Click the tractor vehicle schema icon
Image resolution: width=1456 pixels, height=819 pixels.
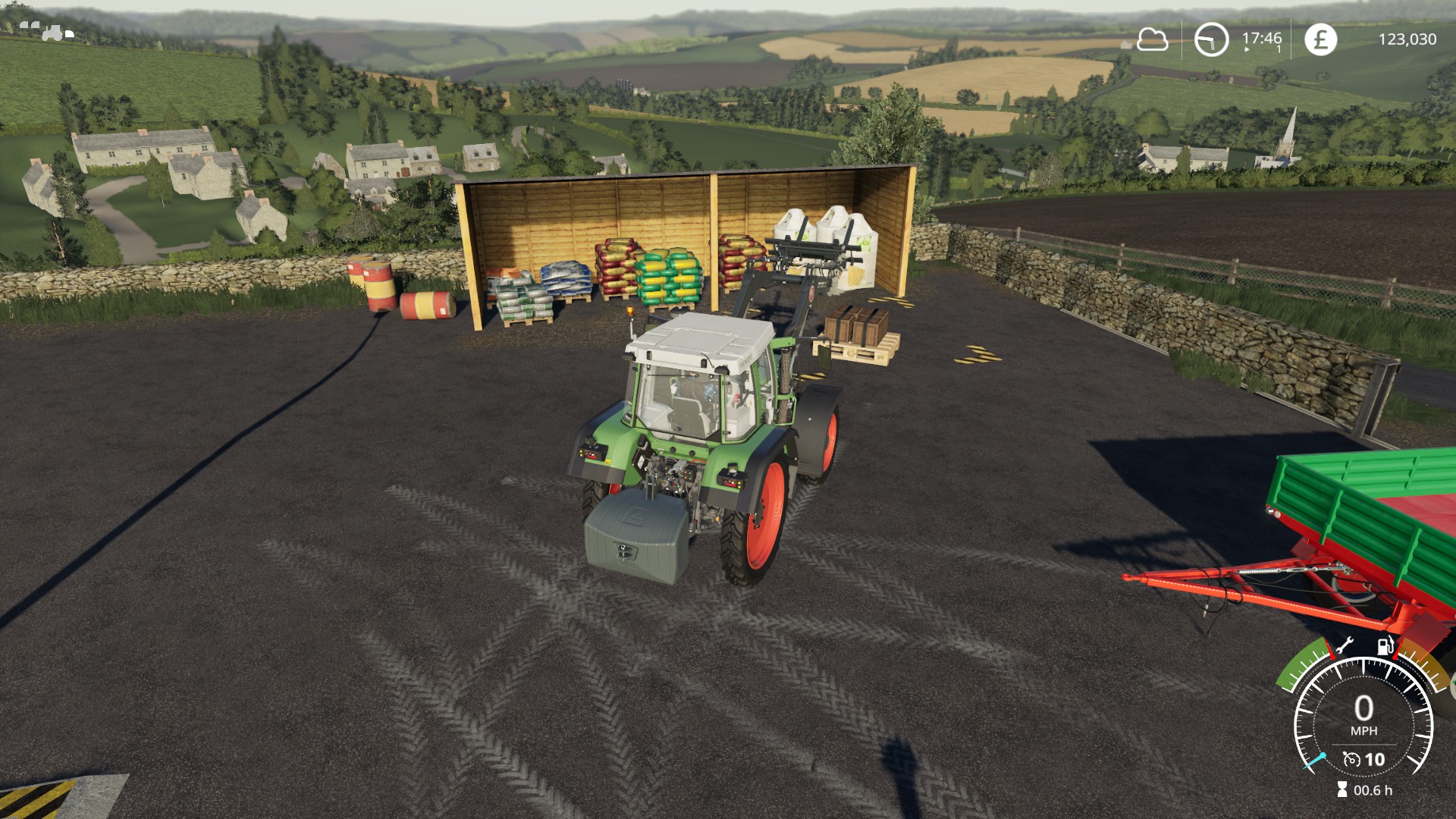[x=47, y=31]
